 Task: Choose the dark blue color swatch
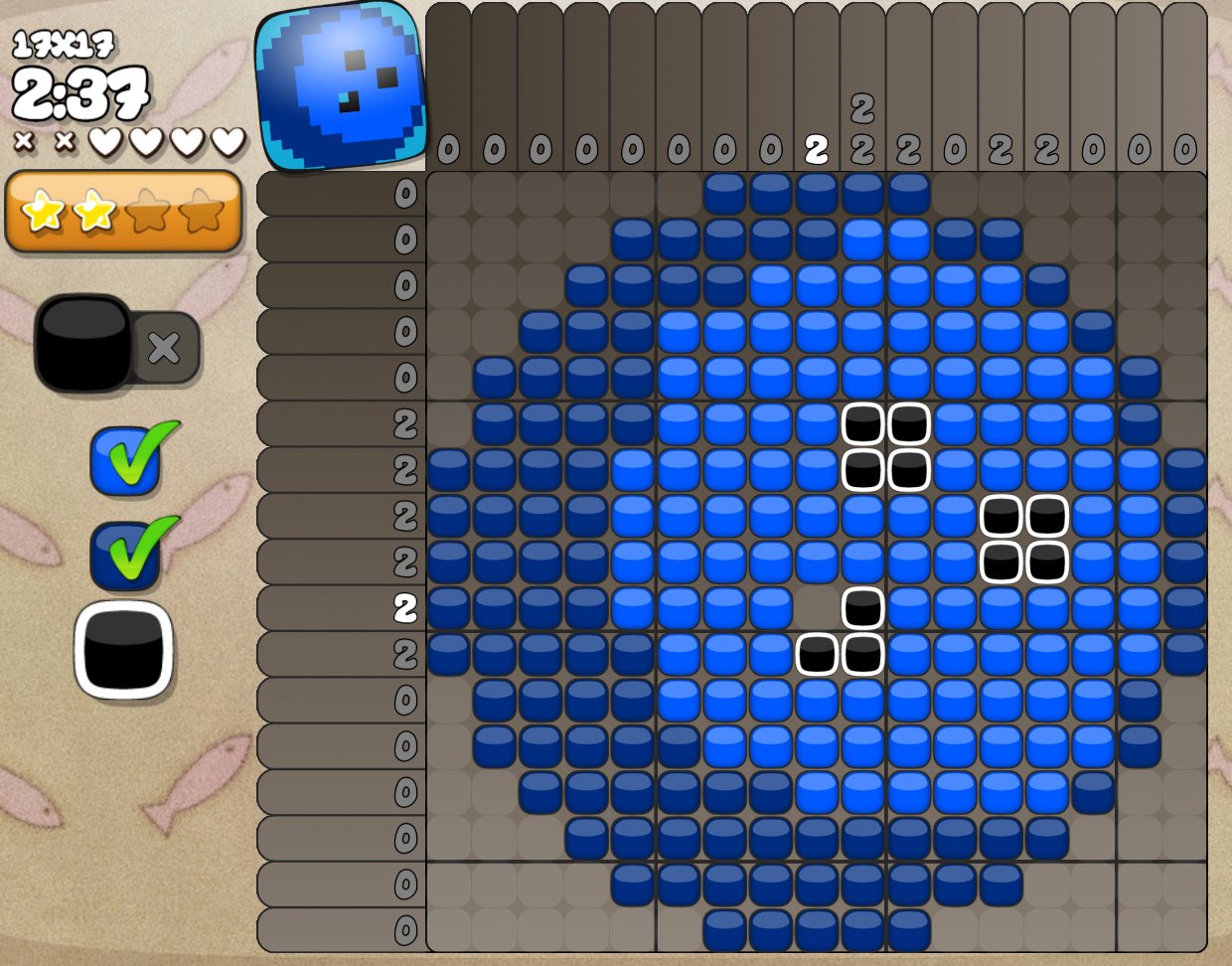[125, 557]
